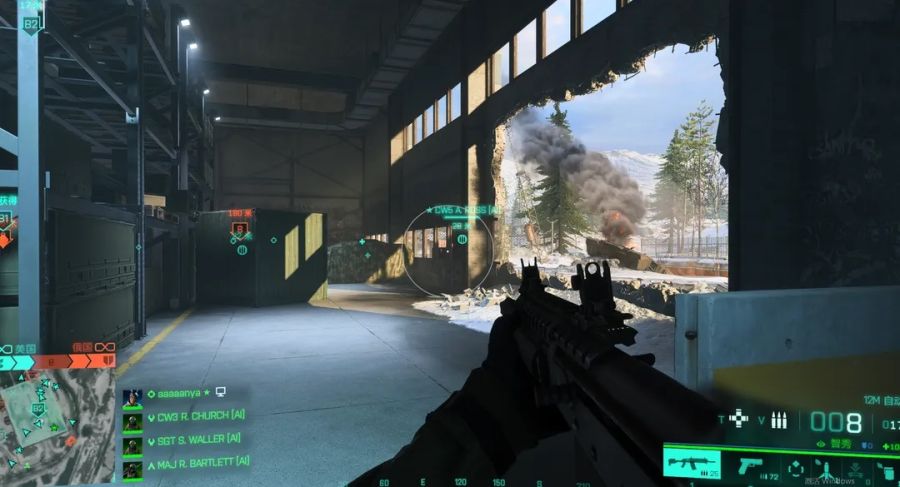Select CW3 R. Church in squad list
Screen dimensions: 900x487
tap(194, 419)
